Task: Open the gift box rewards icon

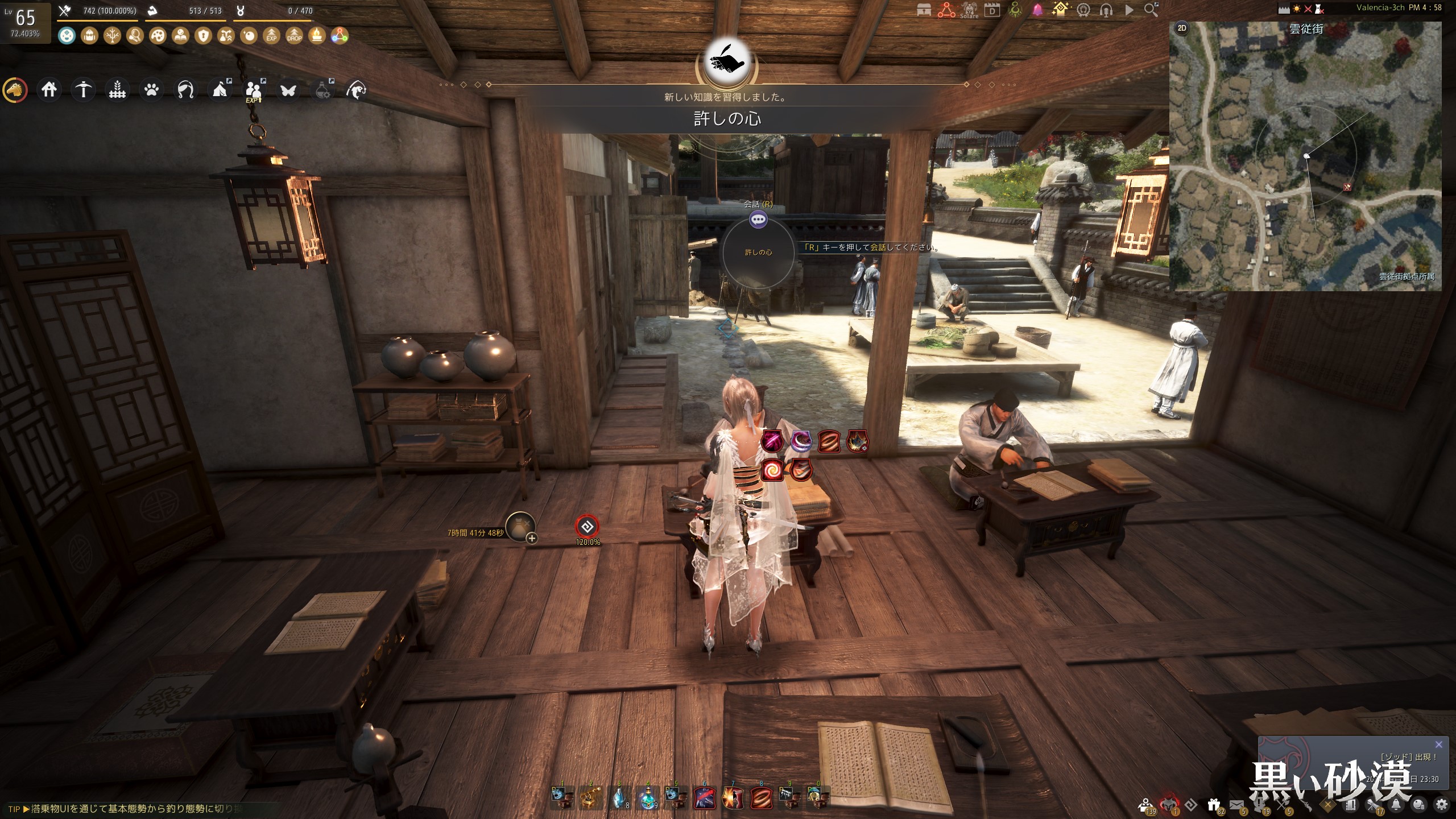Action: [1214, 804]
